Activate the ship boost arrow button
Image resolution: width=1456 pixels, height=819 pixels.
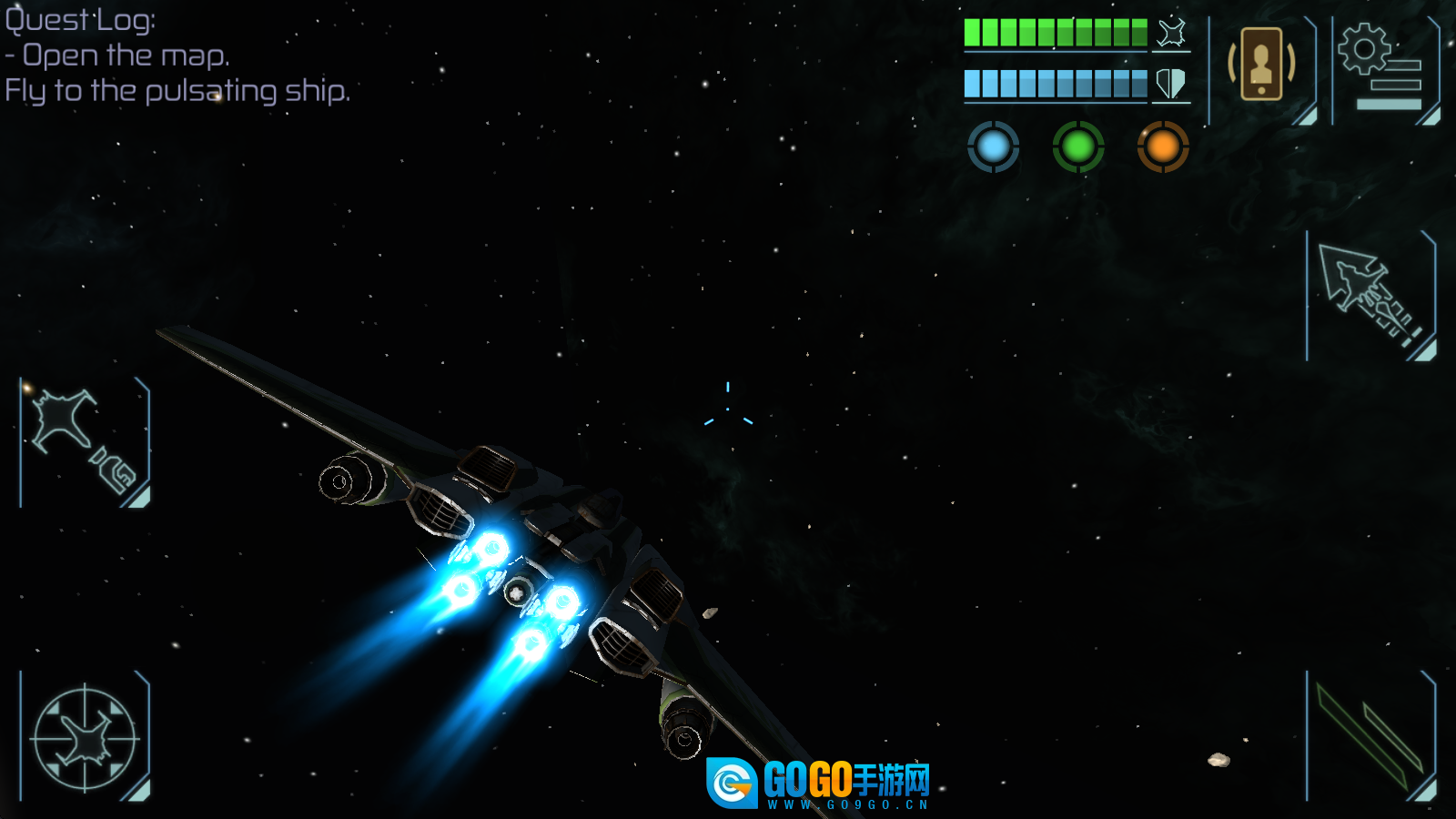(x=1370, y=296)
